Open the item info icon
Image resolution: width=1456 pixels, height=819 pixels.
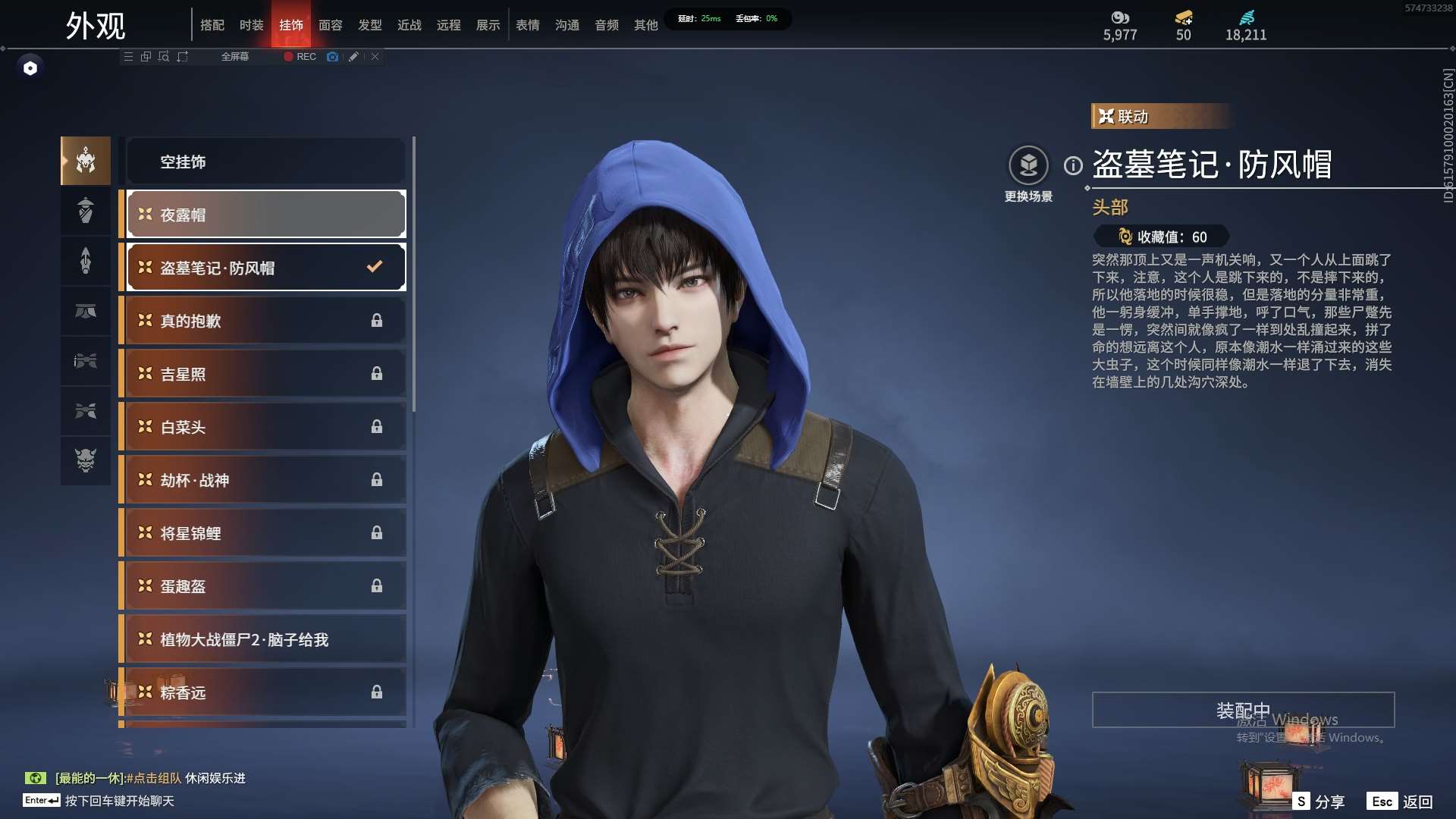point(1073,165)
